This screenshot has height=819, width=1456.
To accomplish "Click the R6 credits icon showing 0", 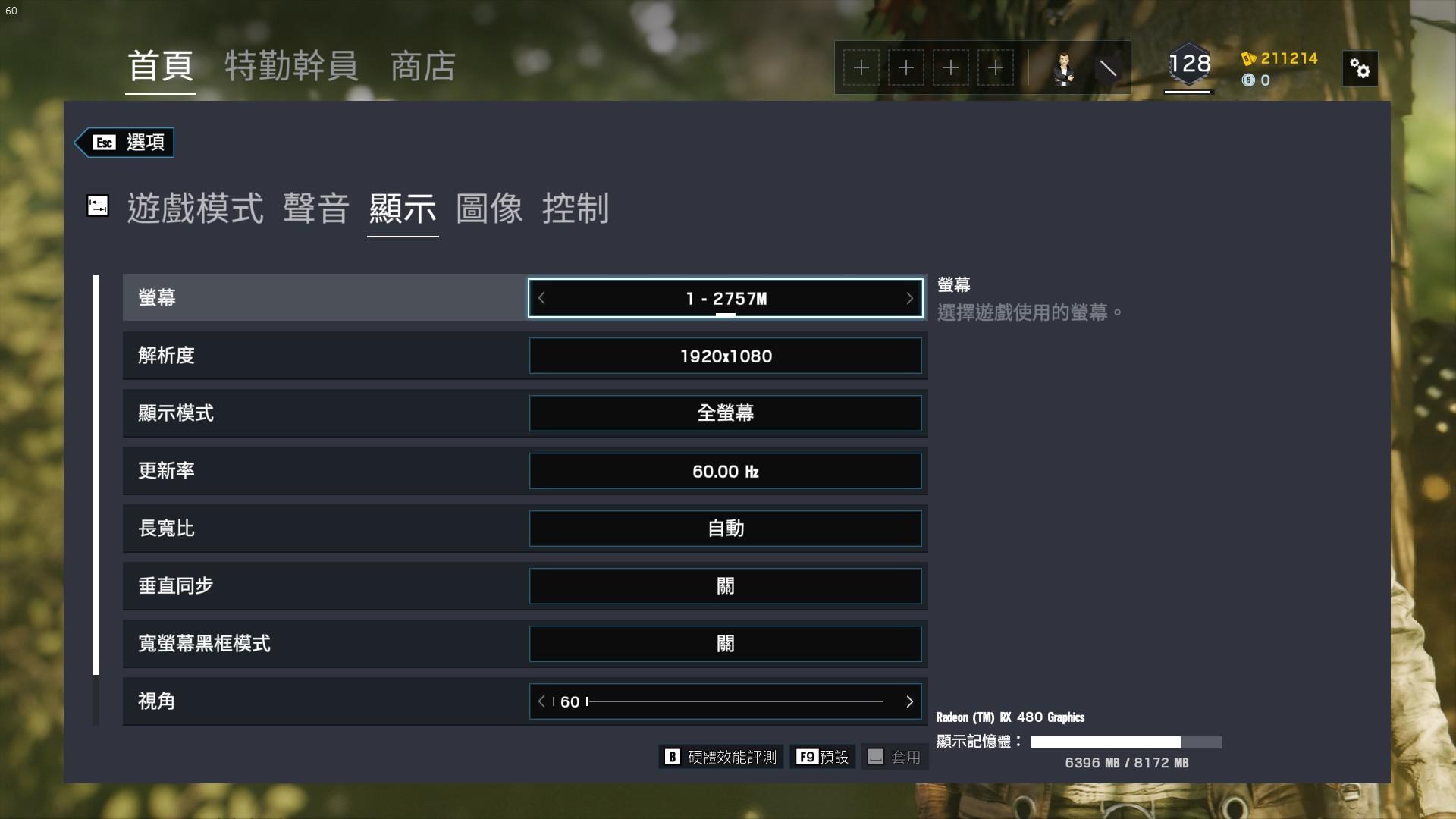I will [x=1247, y=81].
